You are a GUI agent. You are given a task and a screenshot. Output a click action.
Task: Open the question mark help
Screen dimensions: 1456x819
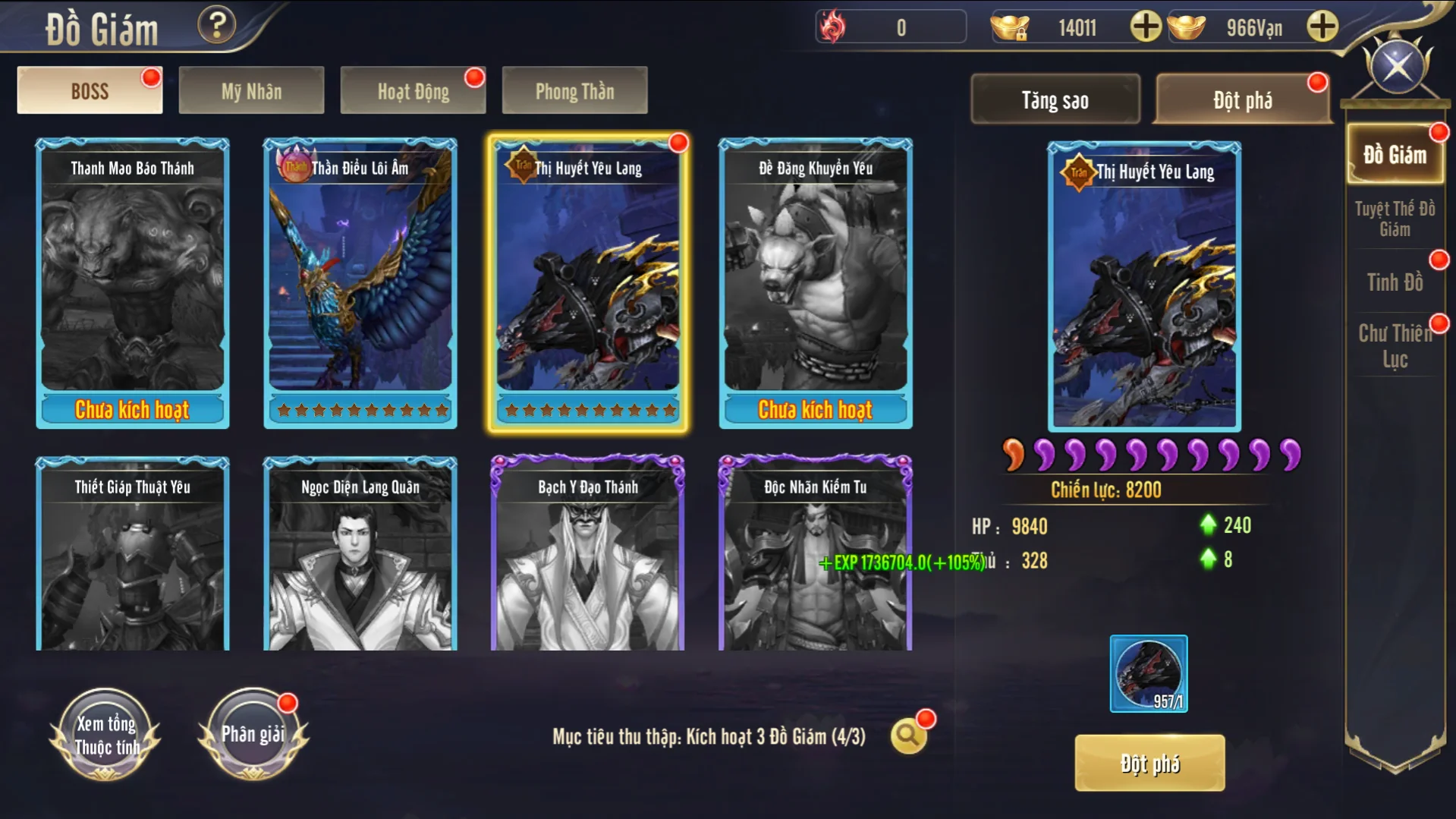(216, 26)
